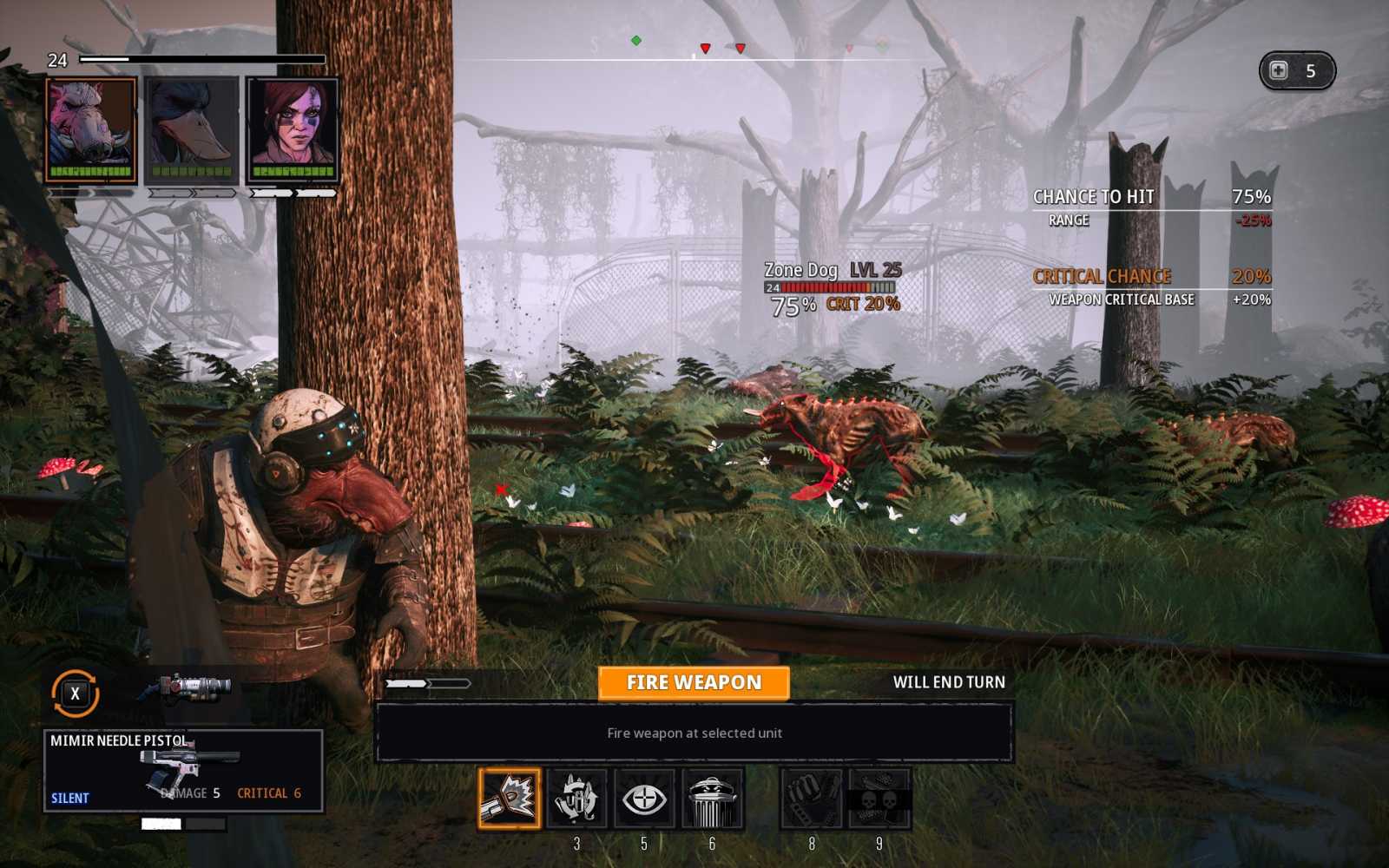Select the trash can ability in slot 6
Image resolution: width=1389 pixels, height=868 pixels.
712,799
